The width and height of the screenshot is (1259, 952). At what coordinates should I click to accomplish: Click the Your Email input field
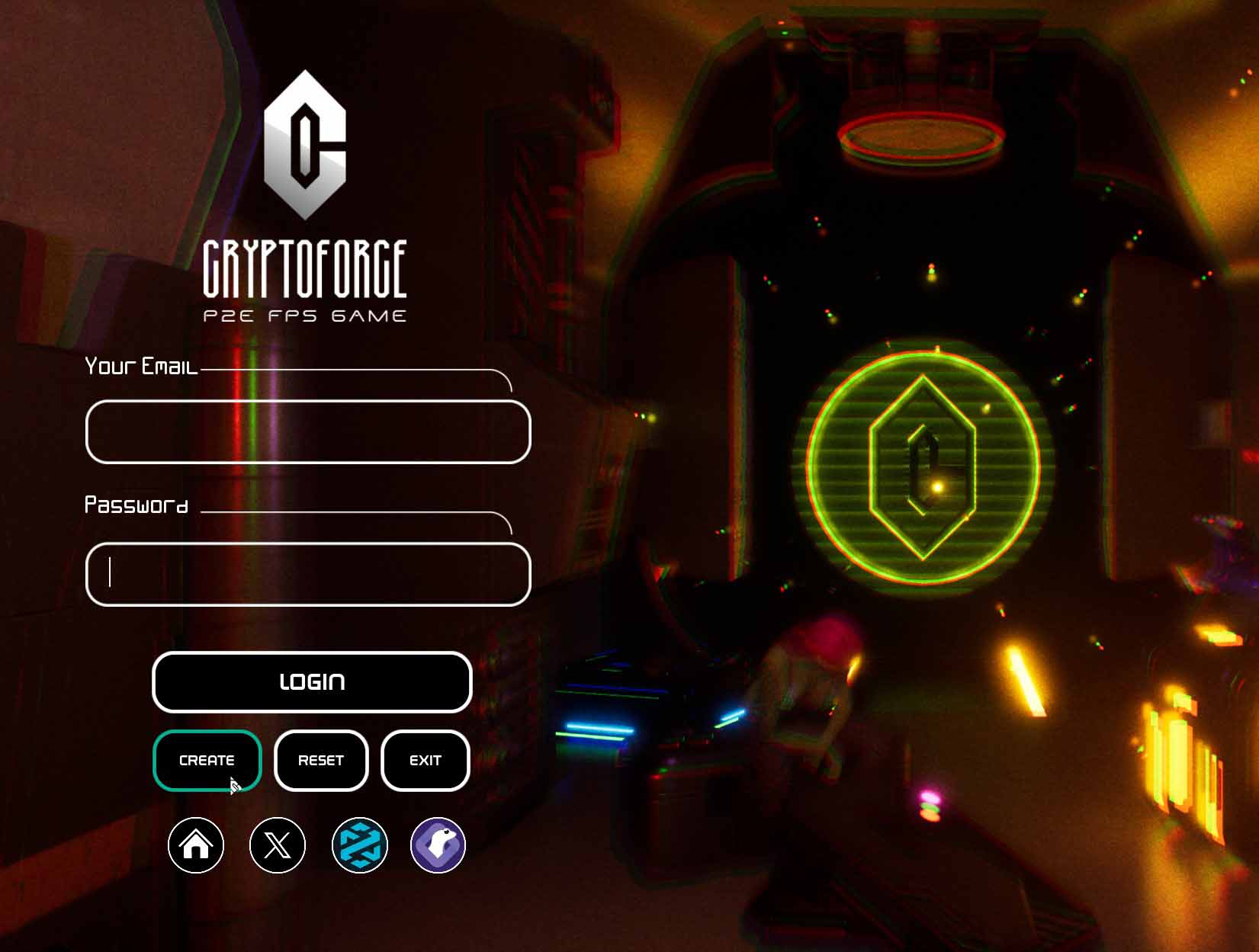click(308, 431)
